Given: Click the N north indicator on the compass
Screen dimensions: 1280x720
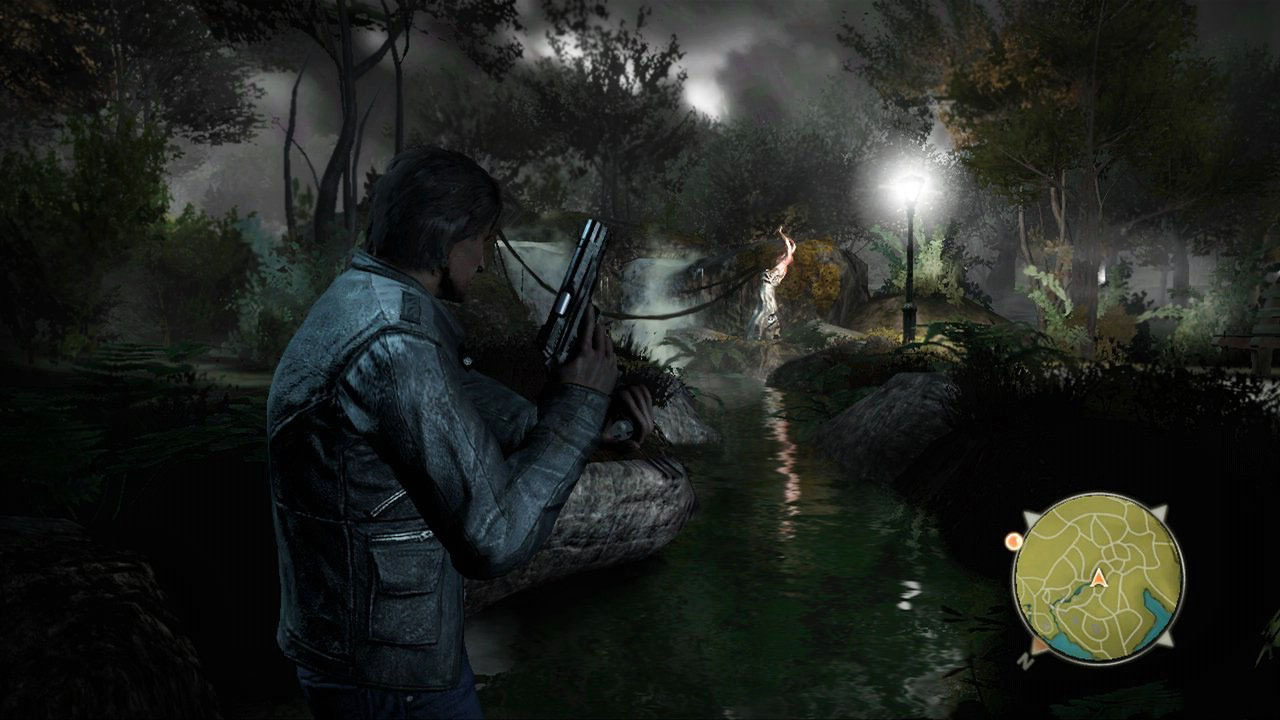Looking at the screenshot, I should coord(1026,660).
